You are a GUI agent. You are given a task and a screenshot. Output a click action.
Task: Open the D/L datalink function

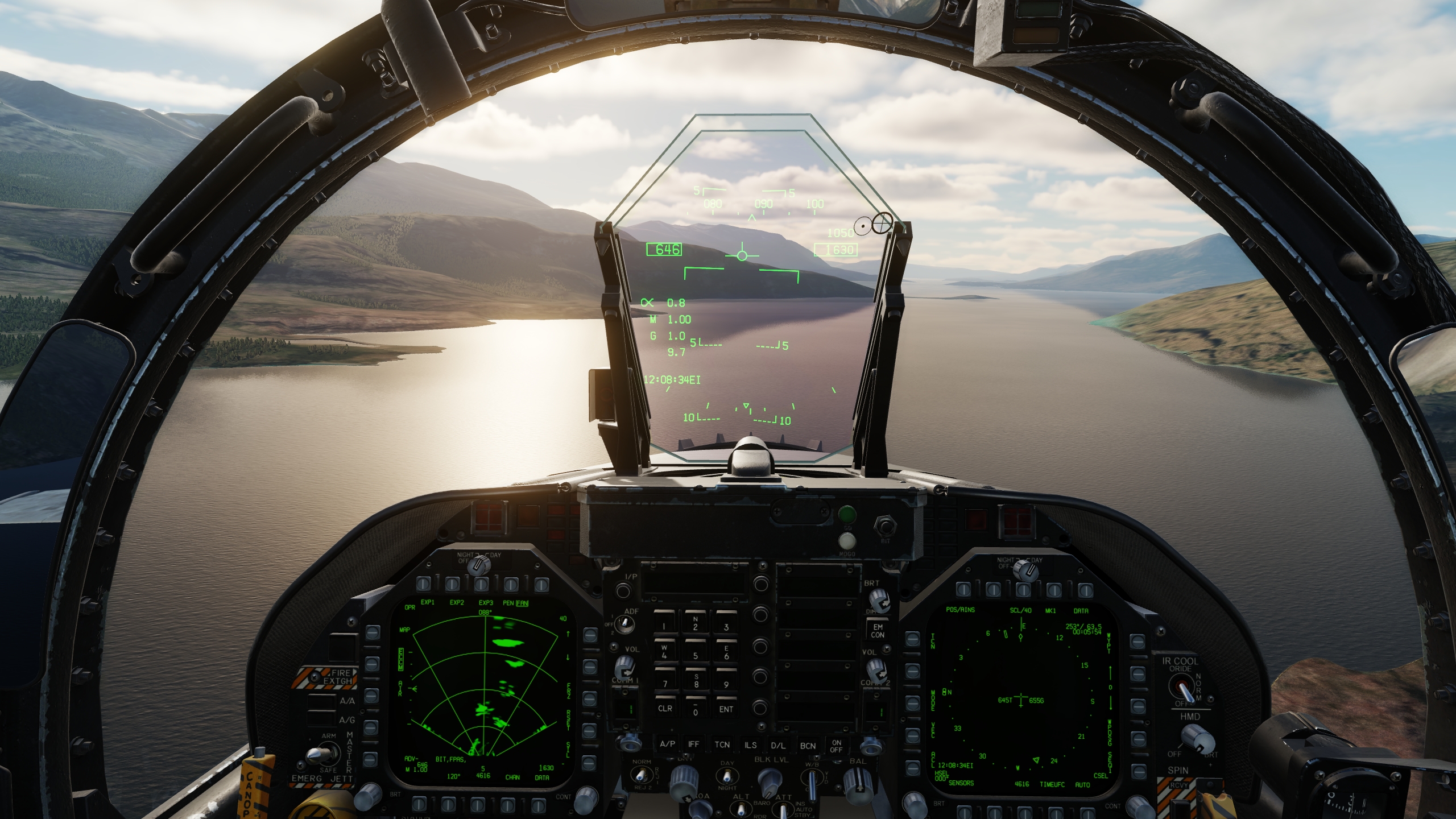click(777, 746)
